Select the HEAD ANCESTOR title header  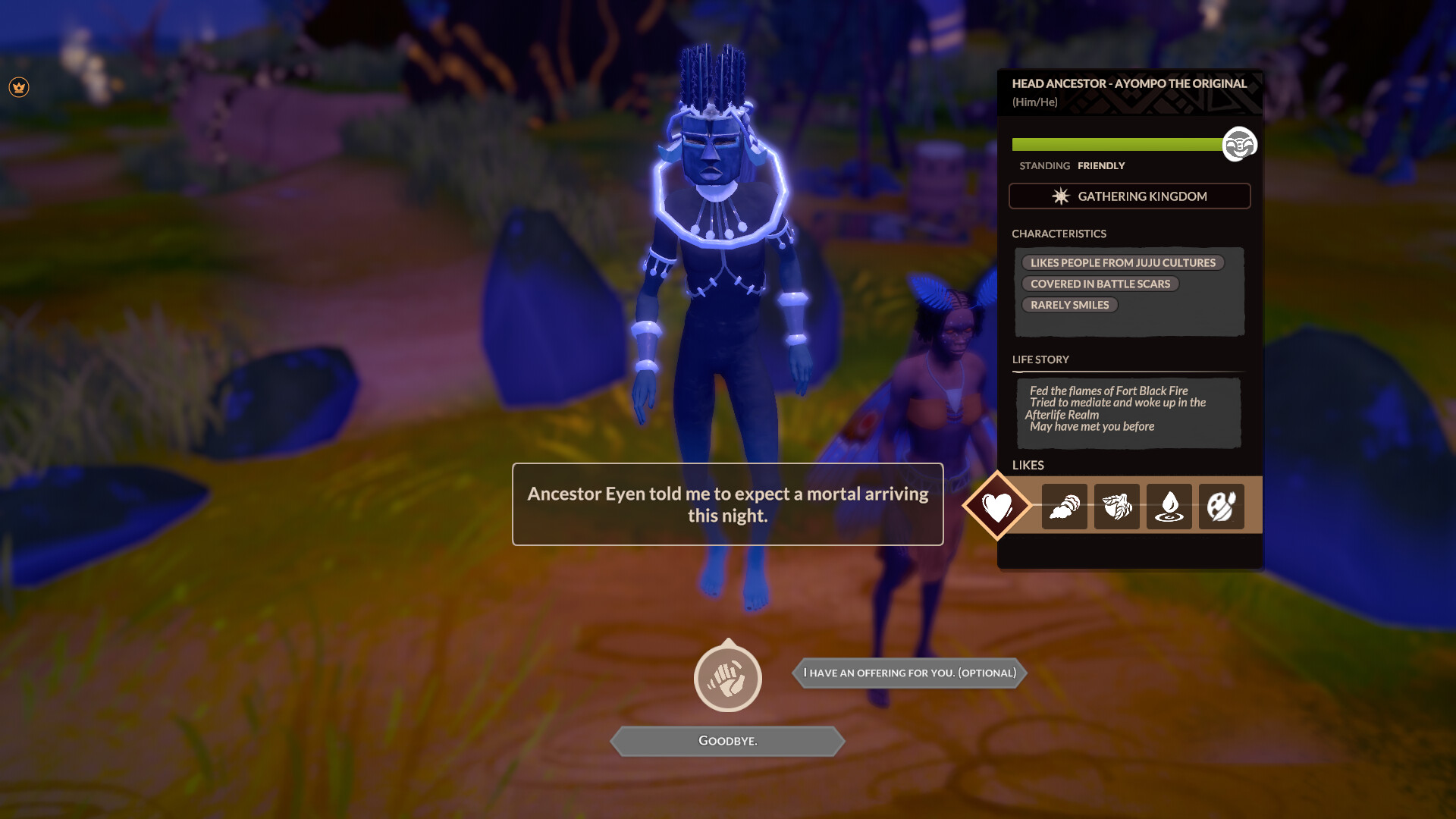click(x=1129, y=84)
